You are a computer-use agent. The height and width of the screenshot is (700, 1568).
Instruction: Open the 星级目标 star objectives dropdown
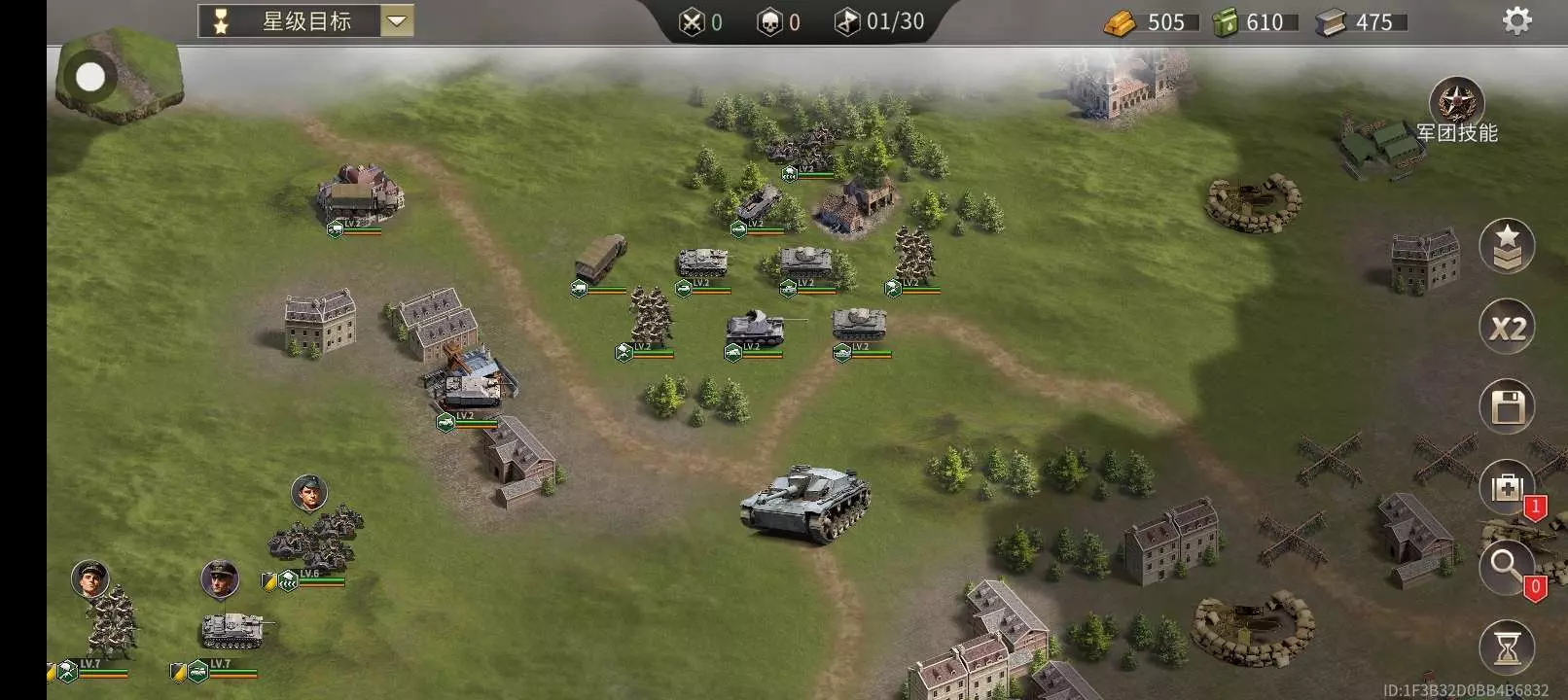click(x=397, y=21)
